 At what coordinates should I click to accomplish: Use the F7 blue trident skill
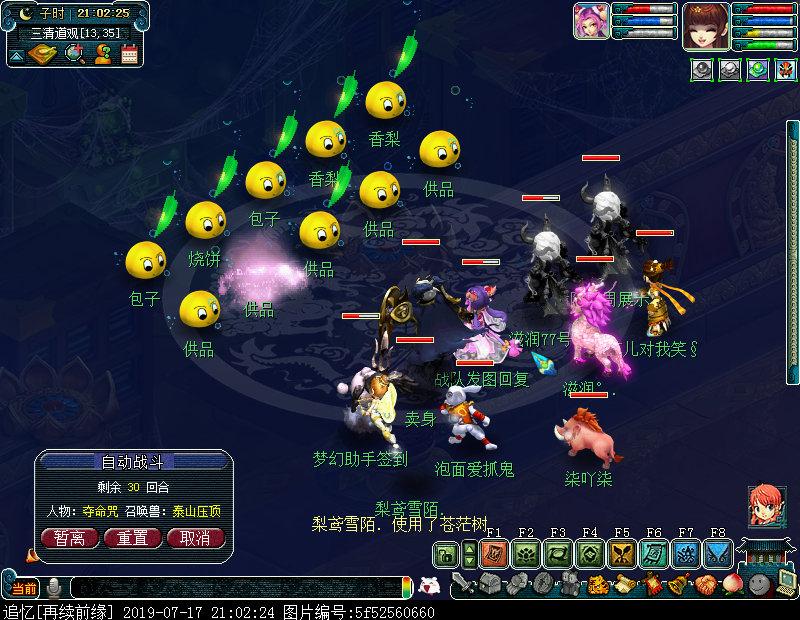[x=686, y=553]
